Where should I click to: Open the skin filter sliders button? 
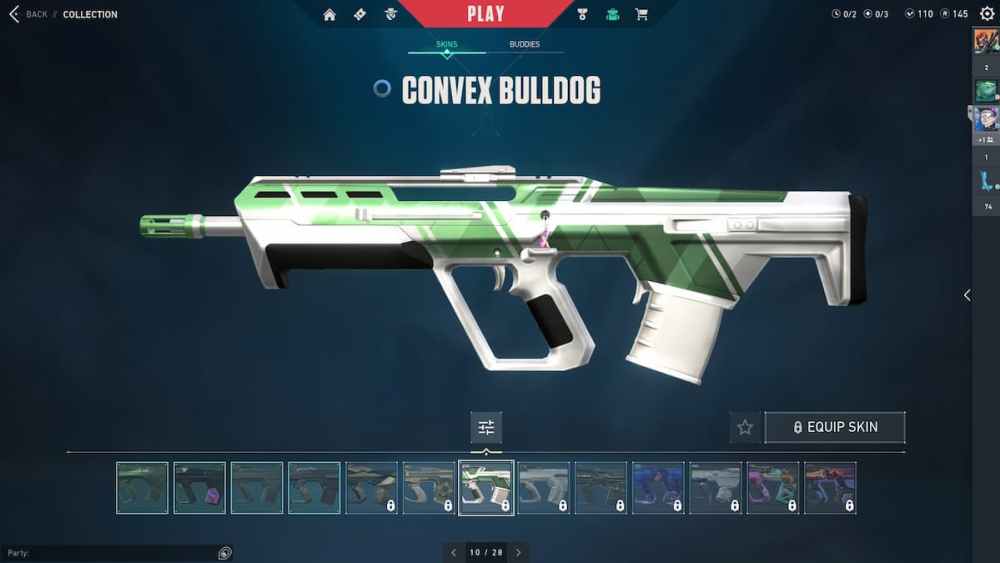[x=486, y=427]
